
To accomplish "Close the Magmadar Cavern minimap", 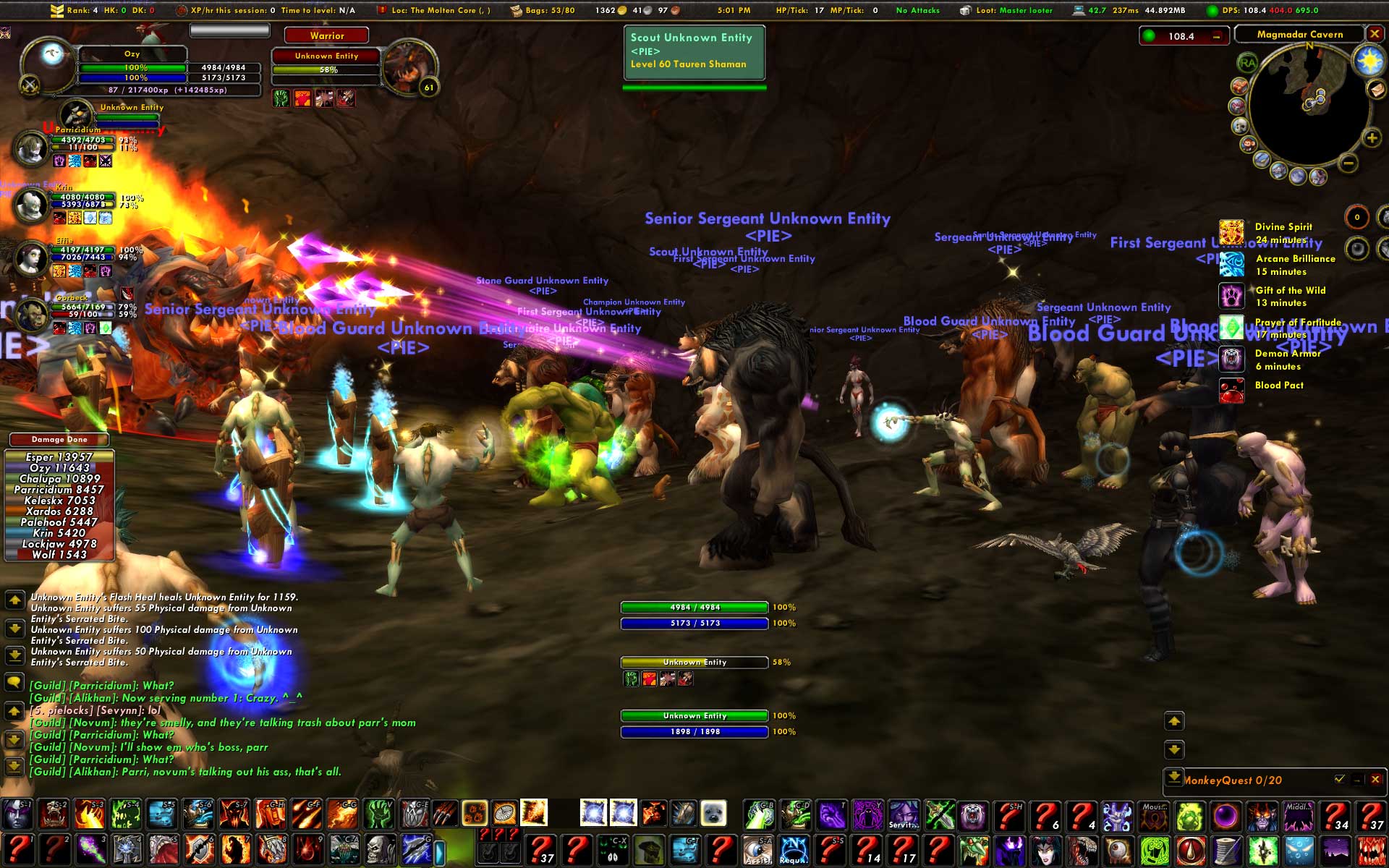I will pos(1375,34).
